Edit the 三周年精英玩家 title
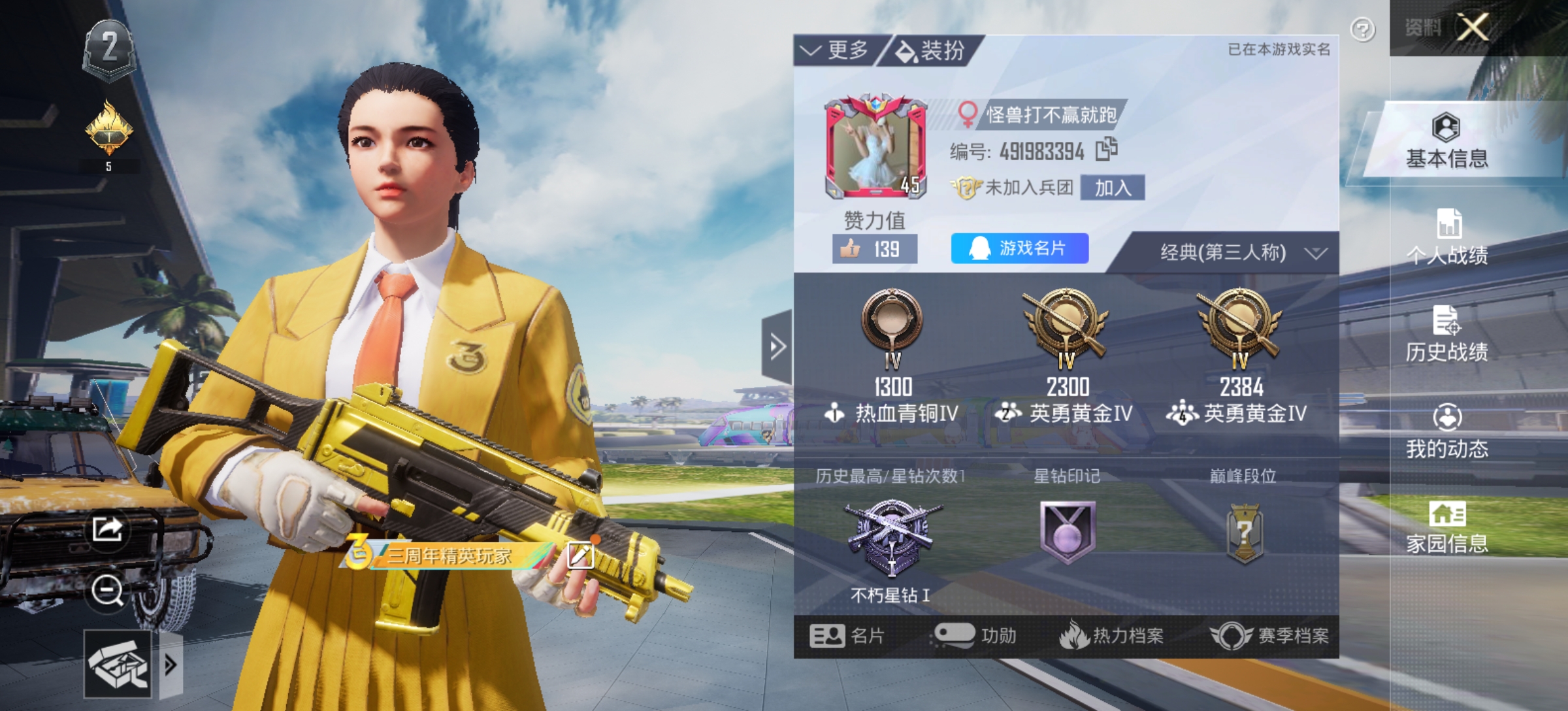 click(580, 555)
